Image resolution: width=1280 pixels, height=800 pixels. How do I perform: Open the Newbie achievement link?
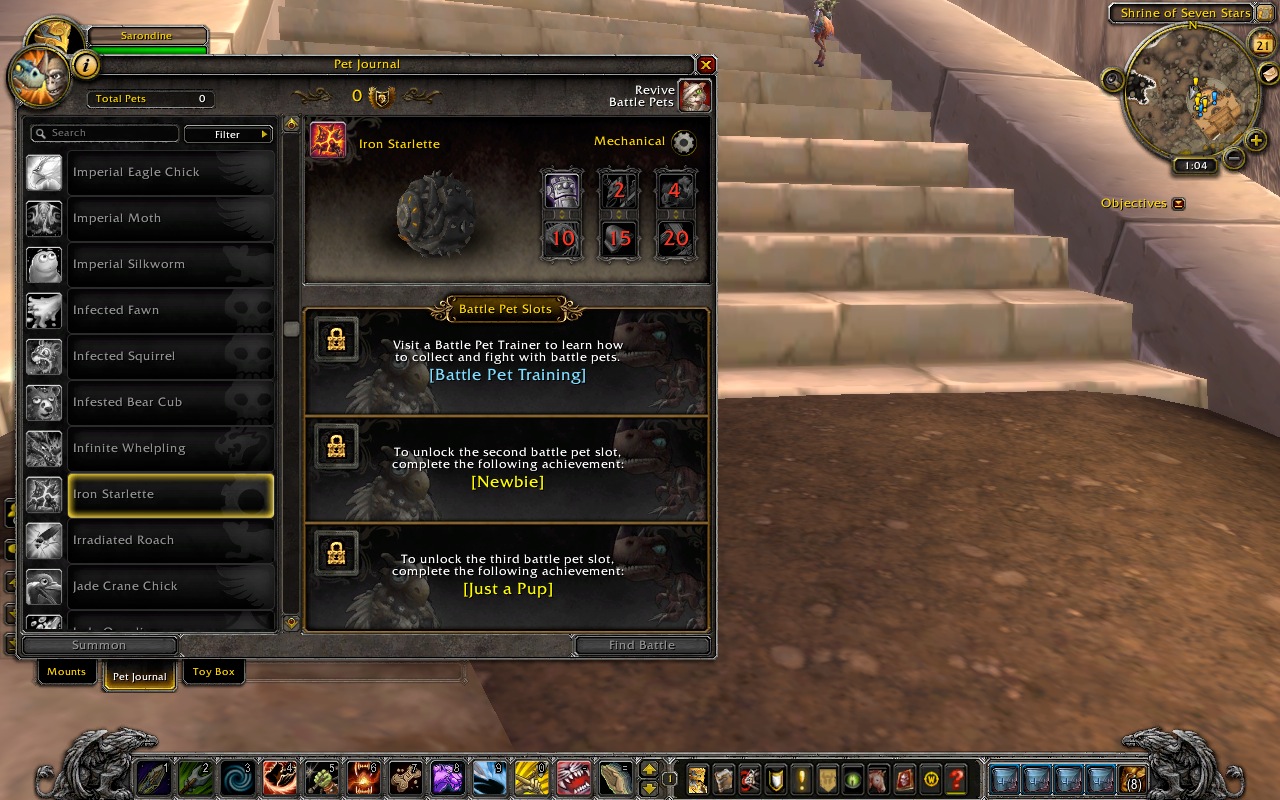pyautogui.click(x=507, y=482)
